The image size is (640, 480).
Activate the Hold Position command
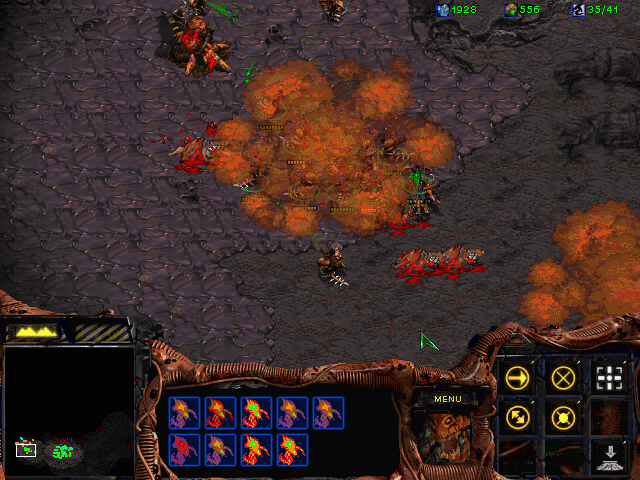pos(563,417)
